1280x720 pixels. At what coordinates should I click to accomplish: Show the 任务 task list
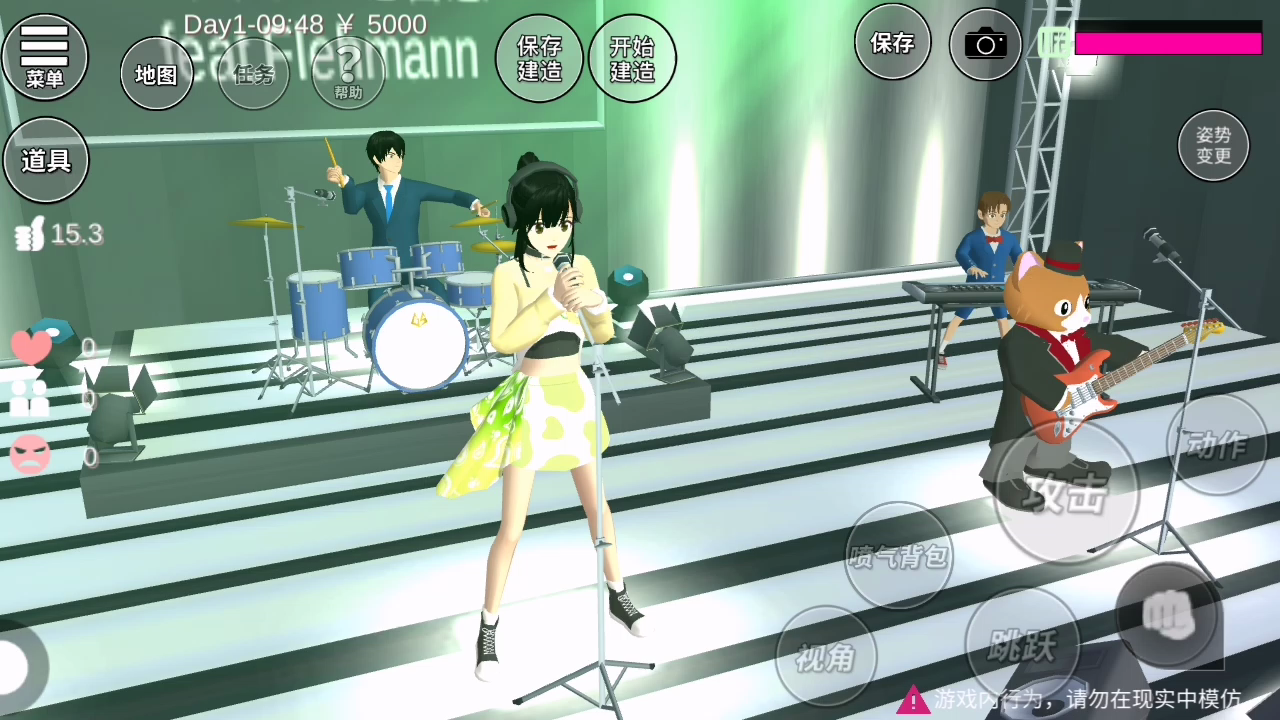click(x=253, y=74)
